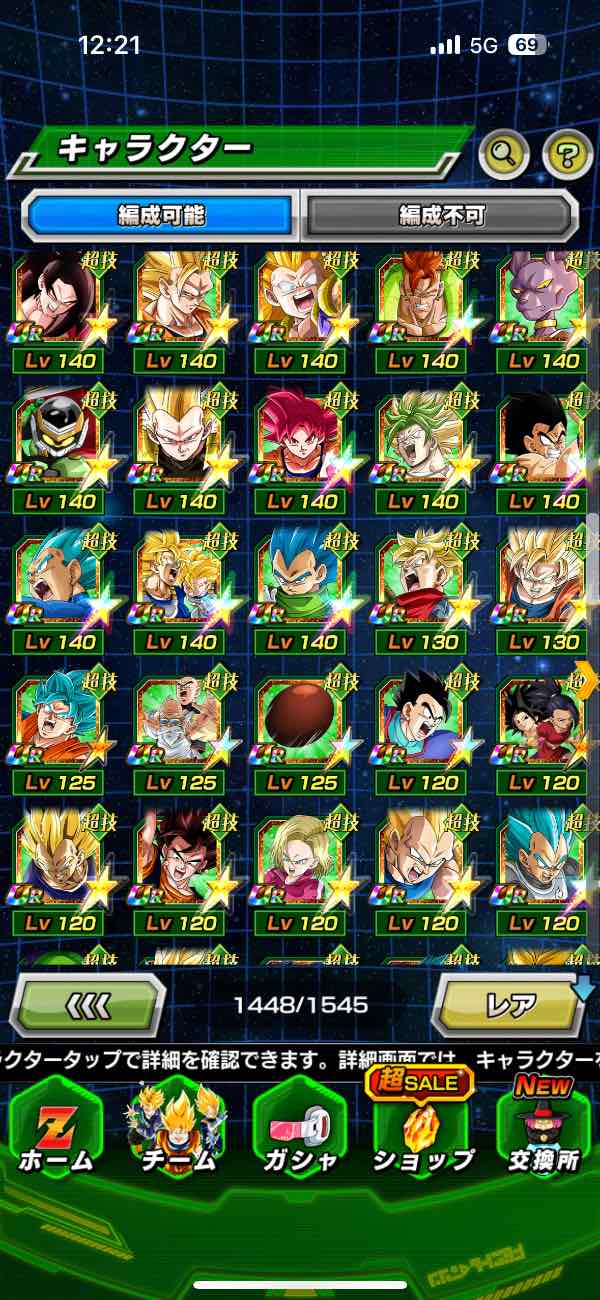
Task: Go back with the triple-arrow button
Action: coord(88,1003)
